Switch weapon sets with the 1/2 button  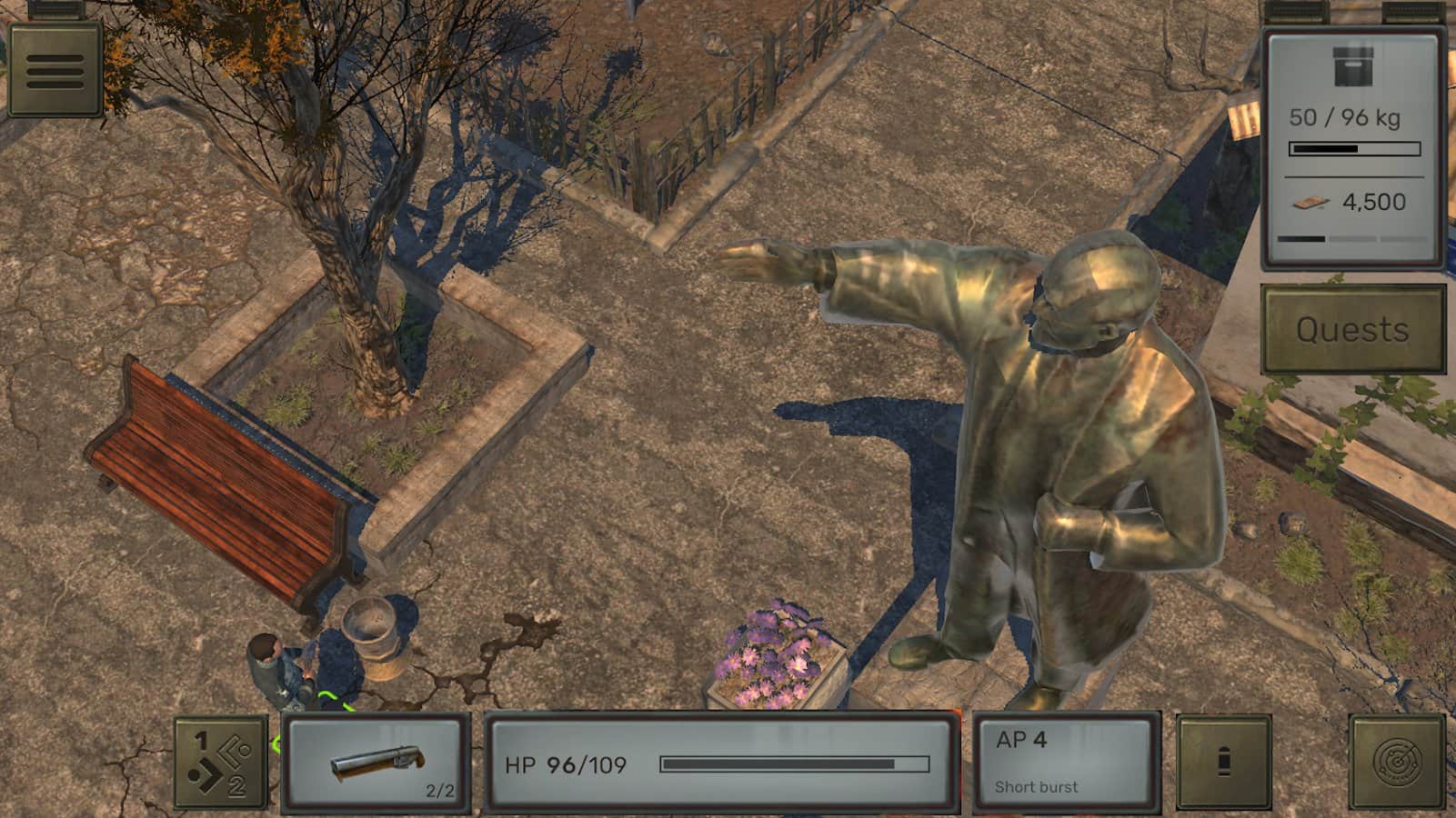221,763
